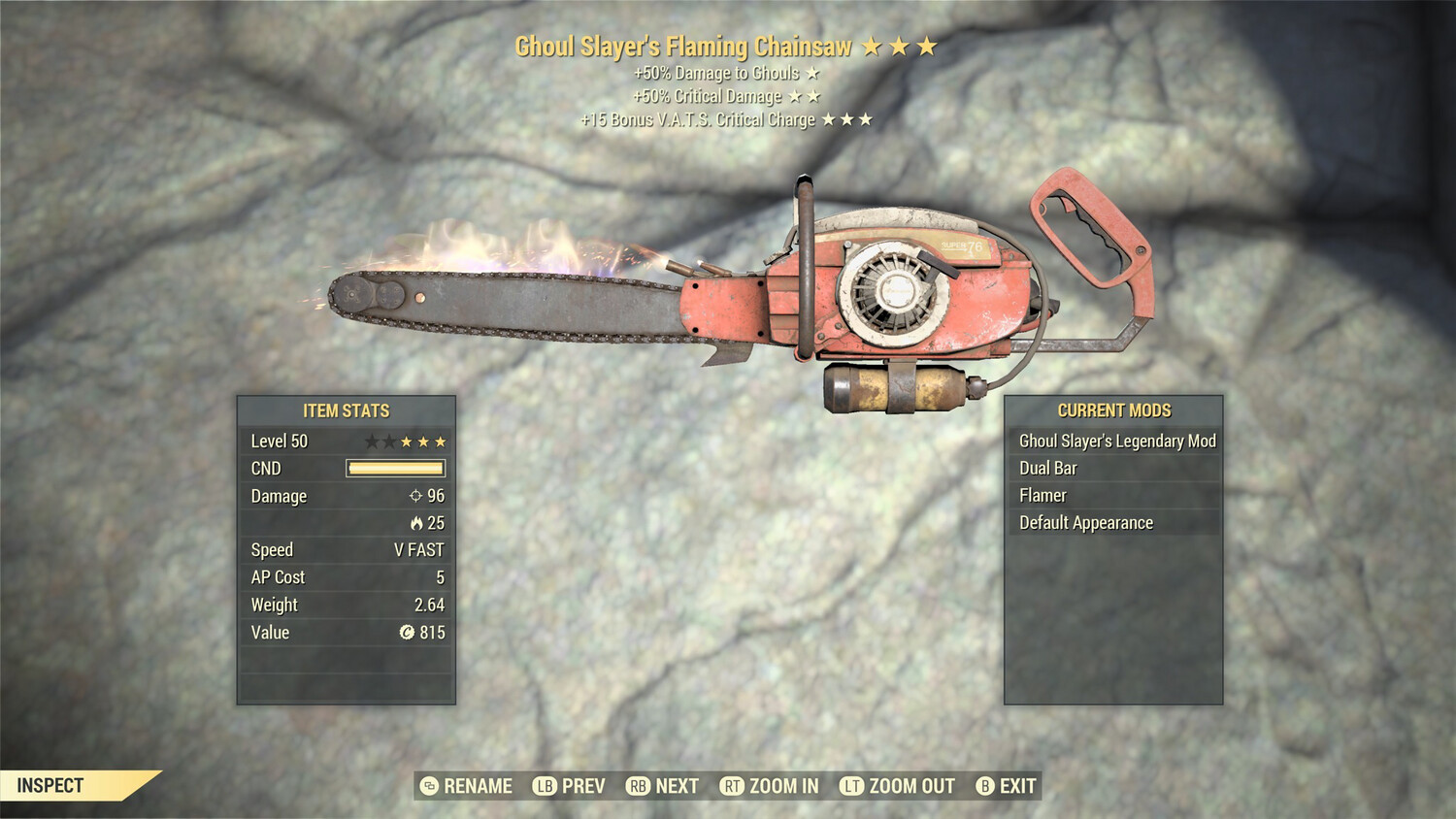Go to the PREV item
Viewport: 1456px width, 819px height.
pyautogui.click(x=570, y=786)
